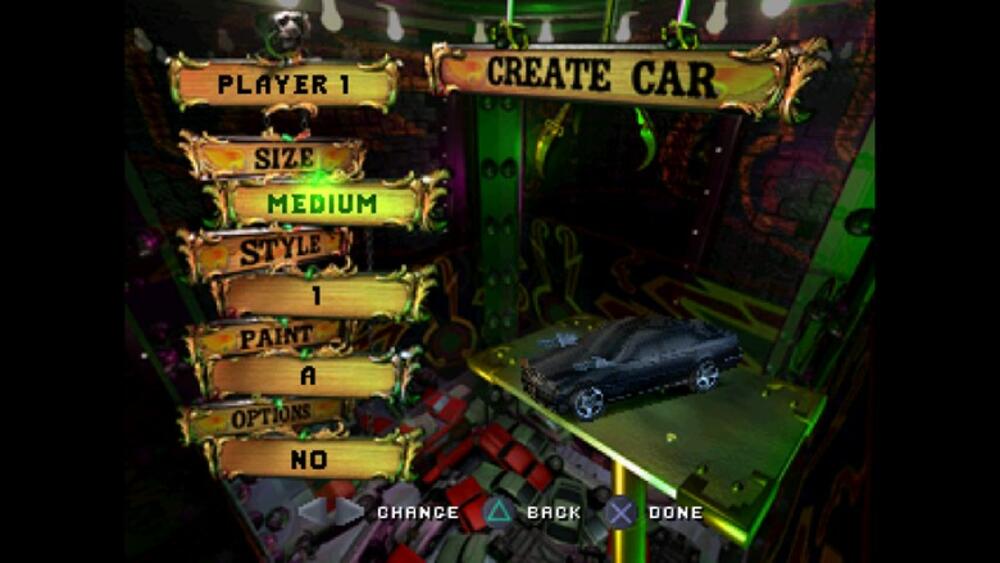The height and width of the screenshot is (563, 1000).
Task: Change the paint scheme A value
Action: click(x=309, y=377)
